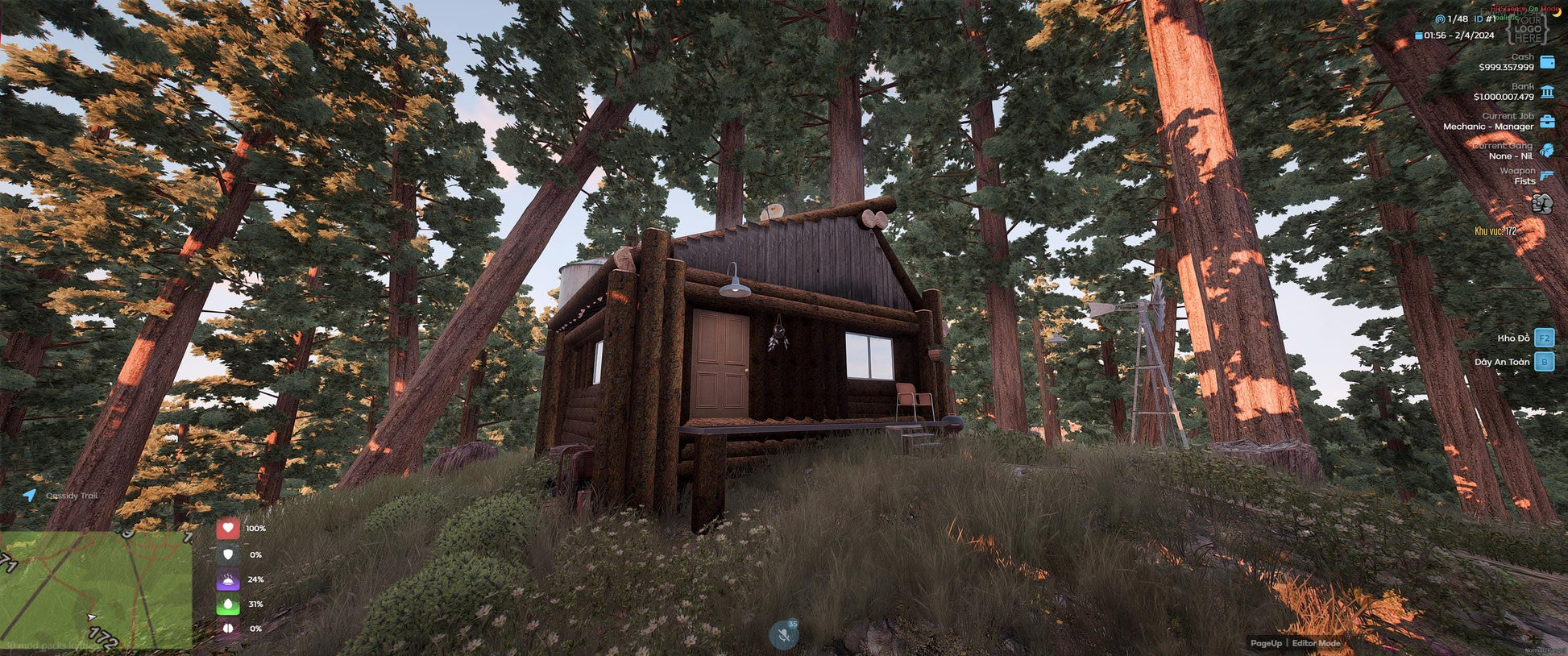
Task: Click the minimap
Action: (x=96, y=590)
